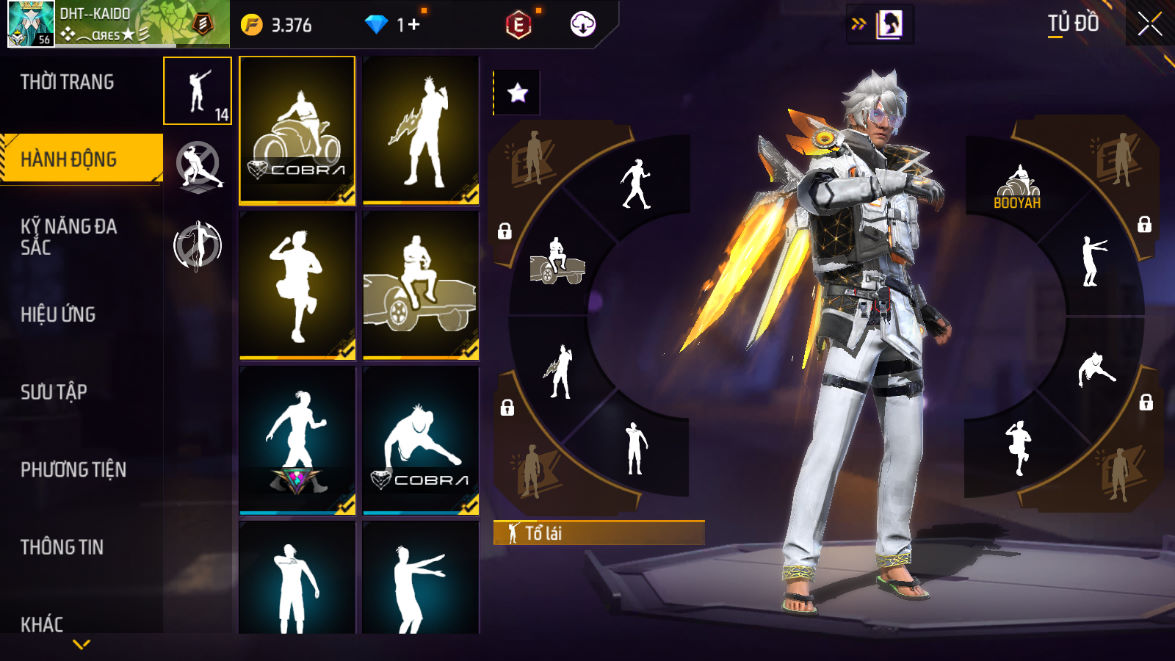Open the Hiệu Ứng section
This screenshot has width=1175, height=661.
pyautogui.click(x=58, y=314)
